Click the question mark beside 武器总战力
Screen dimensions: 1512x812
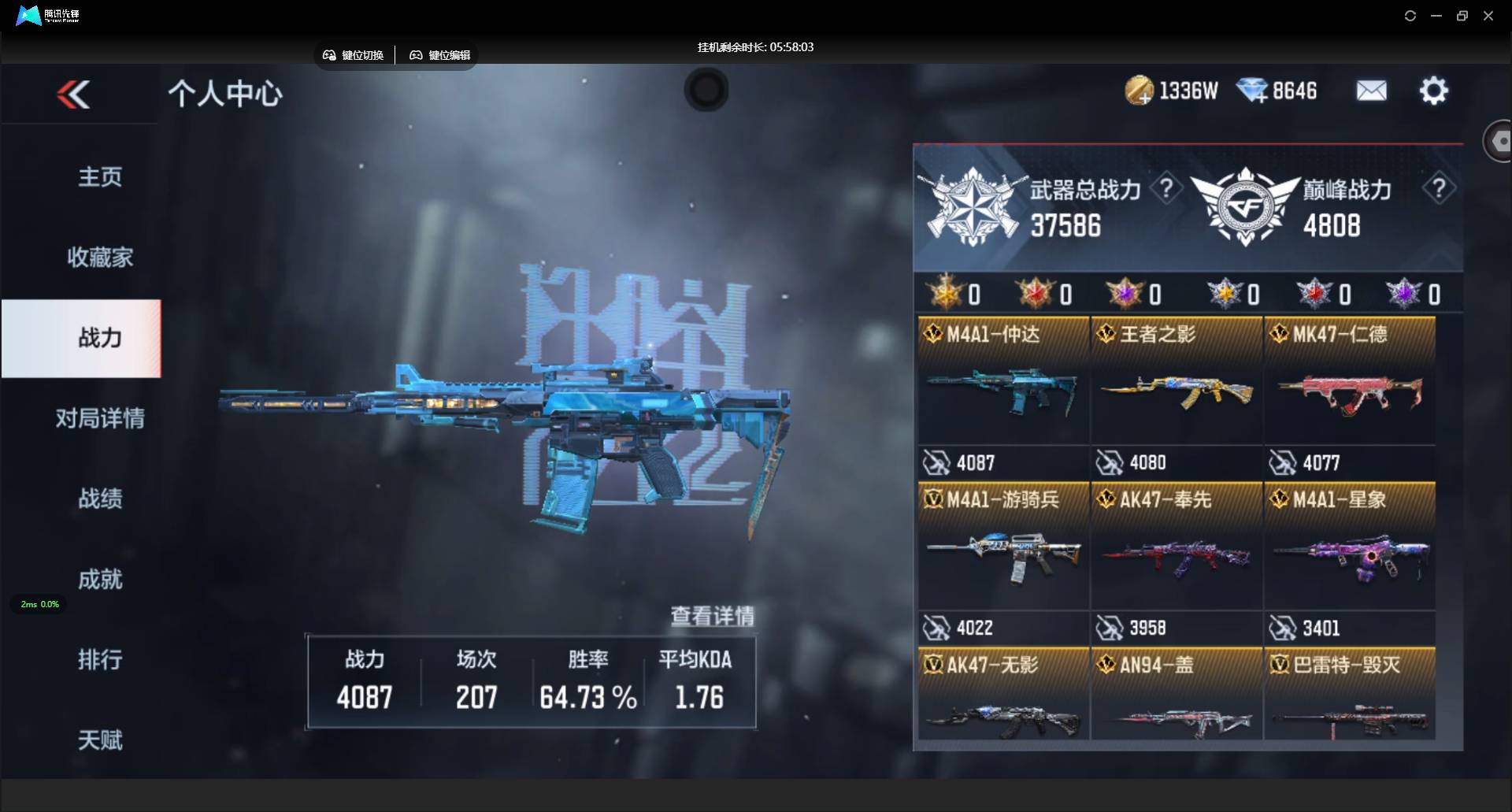coord(1166,189)
